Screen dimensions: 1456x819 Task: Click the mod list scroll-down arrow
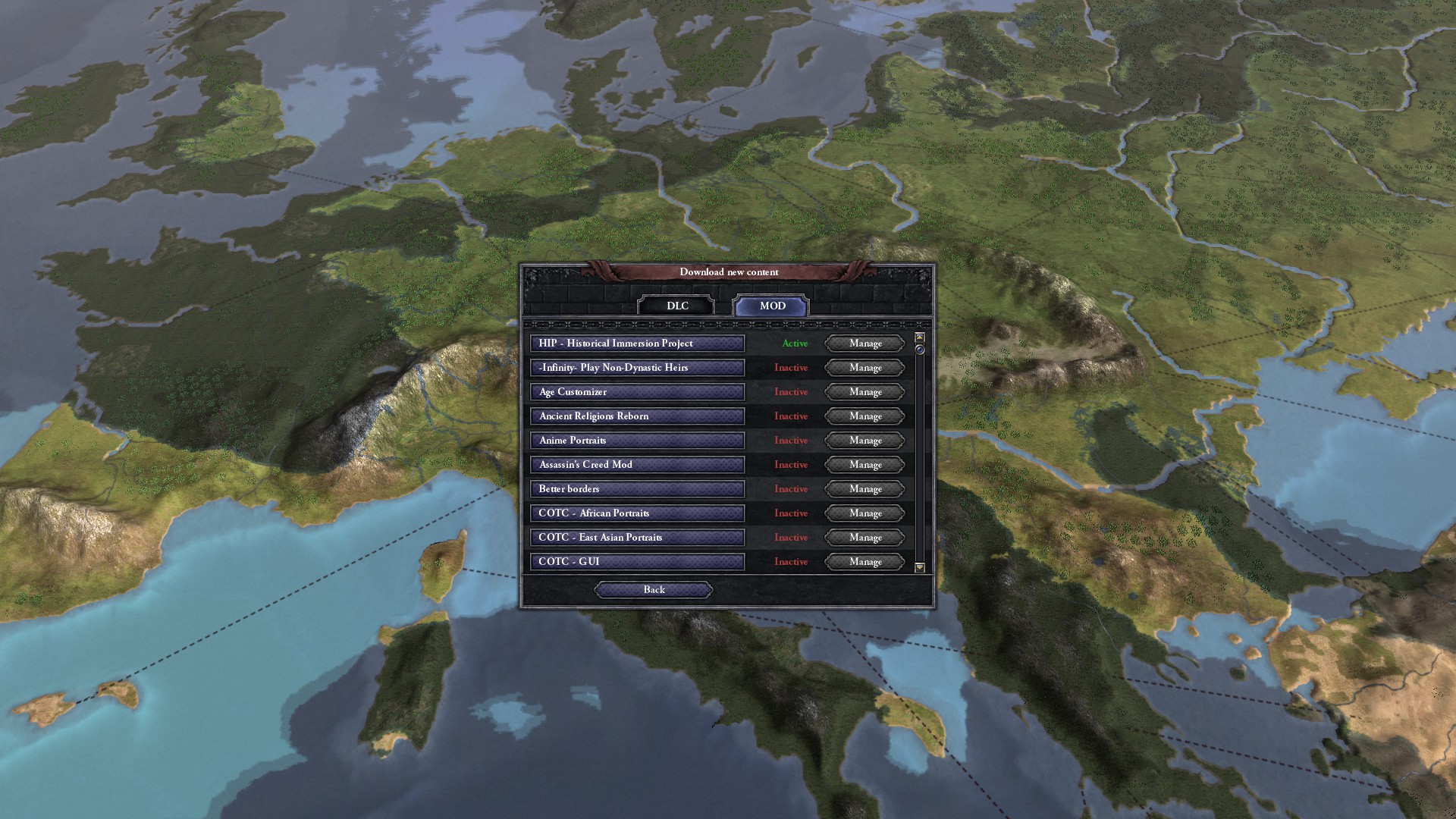pyautogui.click(x=920, y=567)
